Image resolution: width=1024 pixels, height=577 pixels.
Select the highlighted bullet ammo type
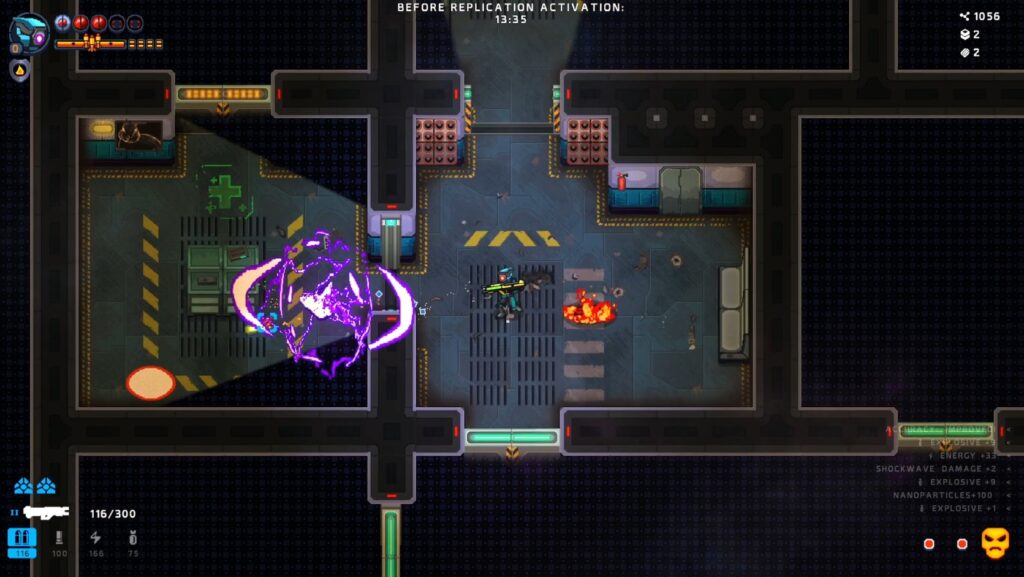(22, 542)
